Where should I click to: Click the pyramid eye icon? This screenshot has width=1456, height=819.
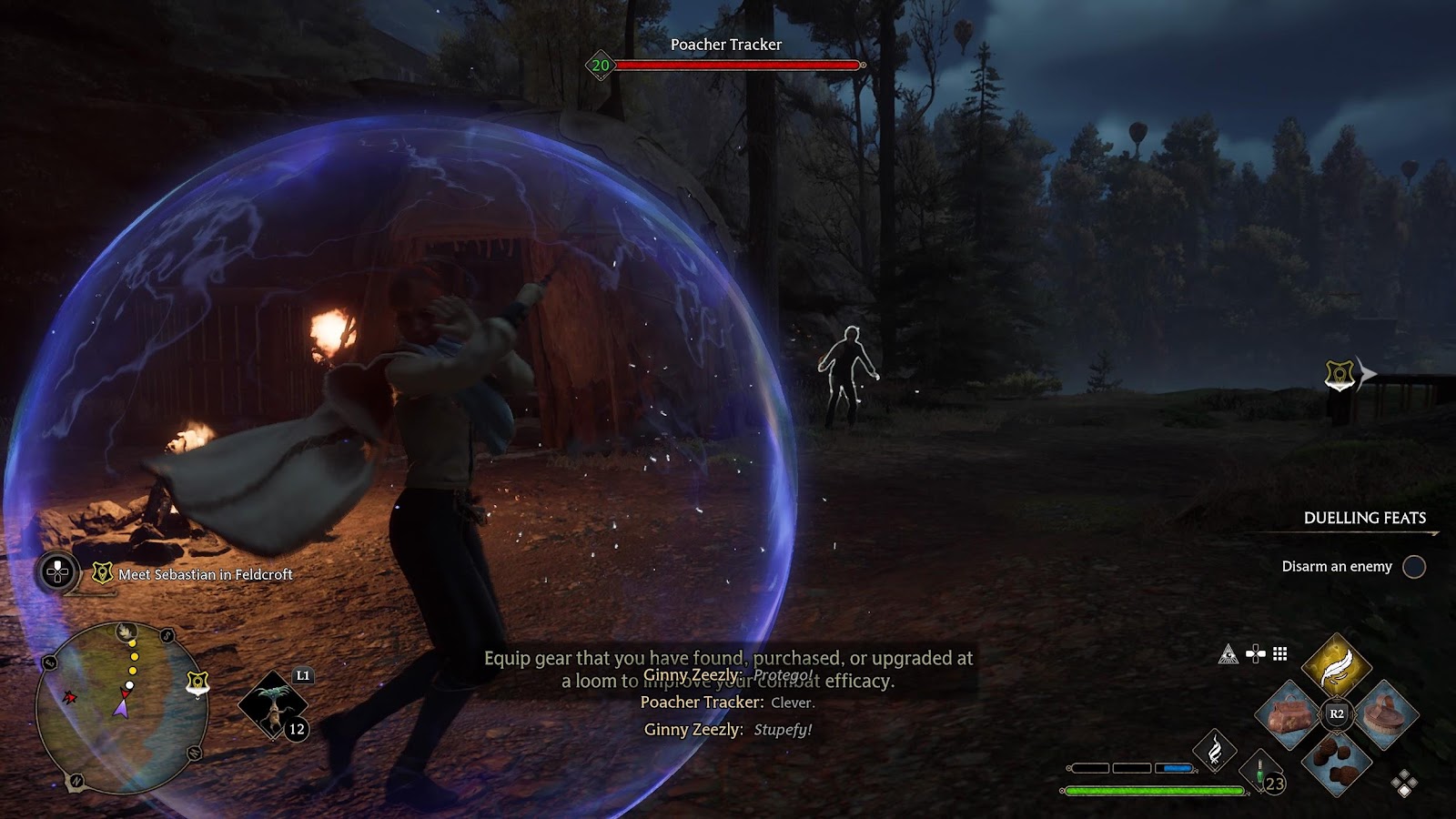pos(1228,653)
